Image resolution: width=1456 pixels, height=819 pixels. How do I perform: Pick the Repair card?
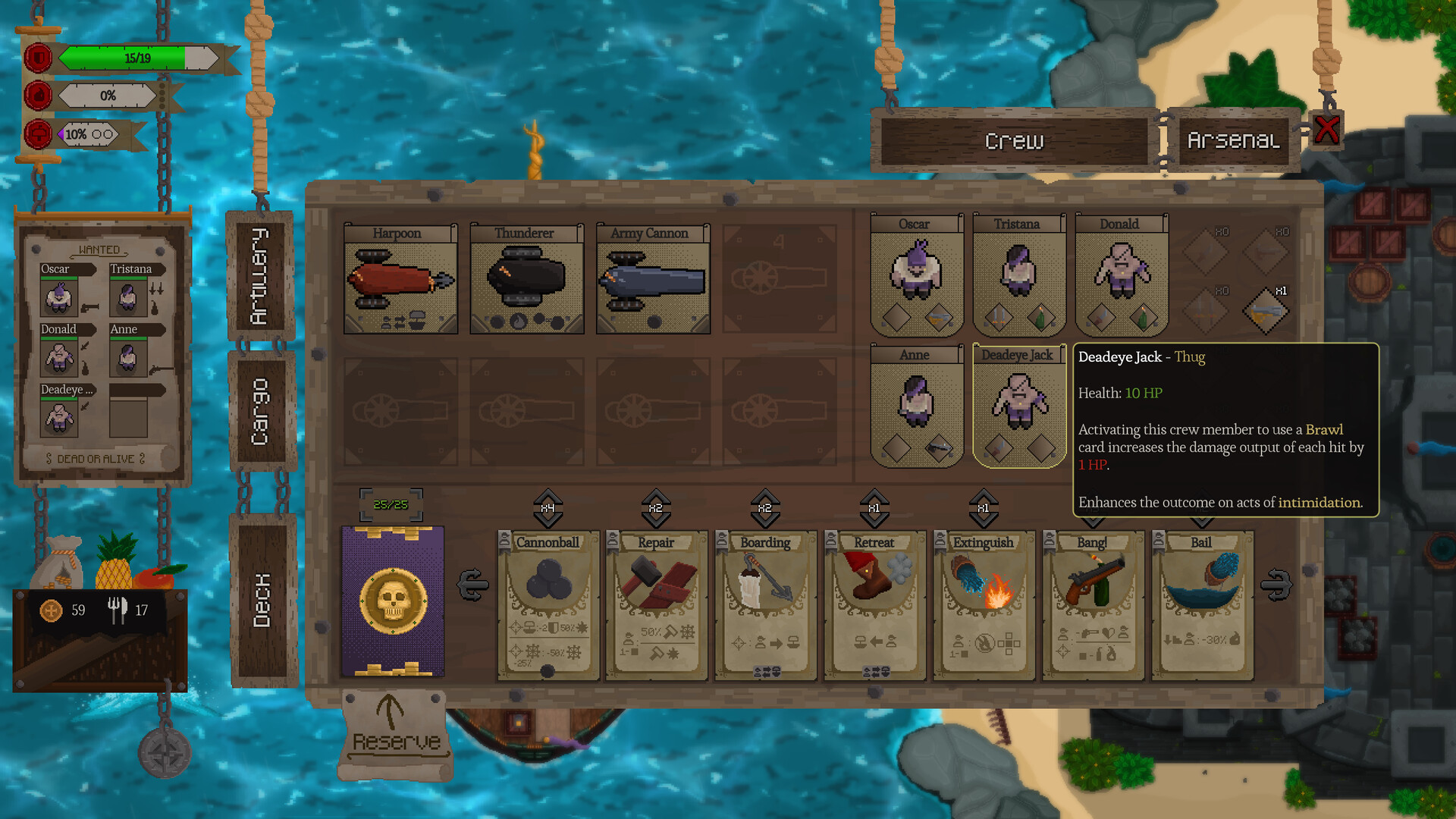657,603
